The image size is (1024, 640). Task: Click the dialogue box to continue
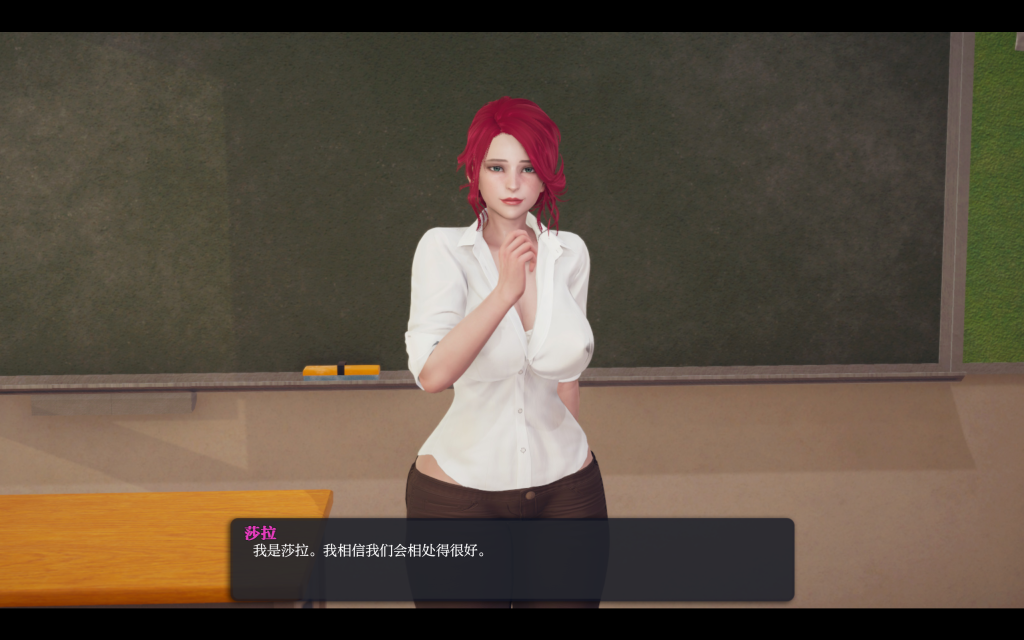(x=512, y=559)
